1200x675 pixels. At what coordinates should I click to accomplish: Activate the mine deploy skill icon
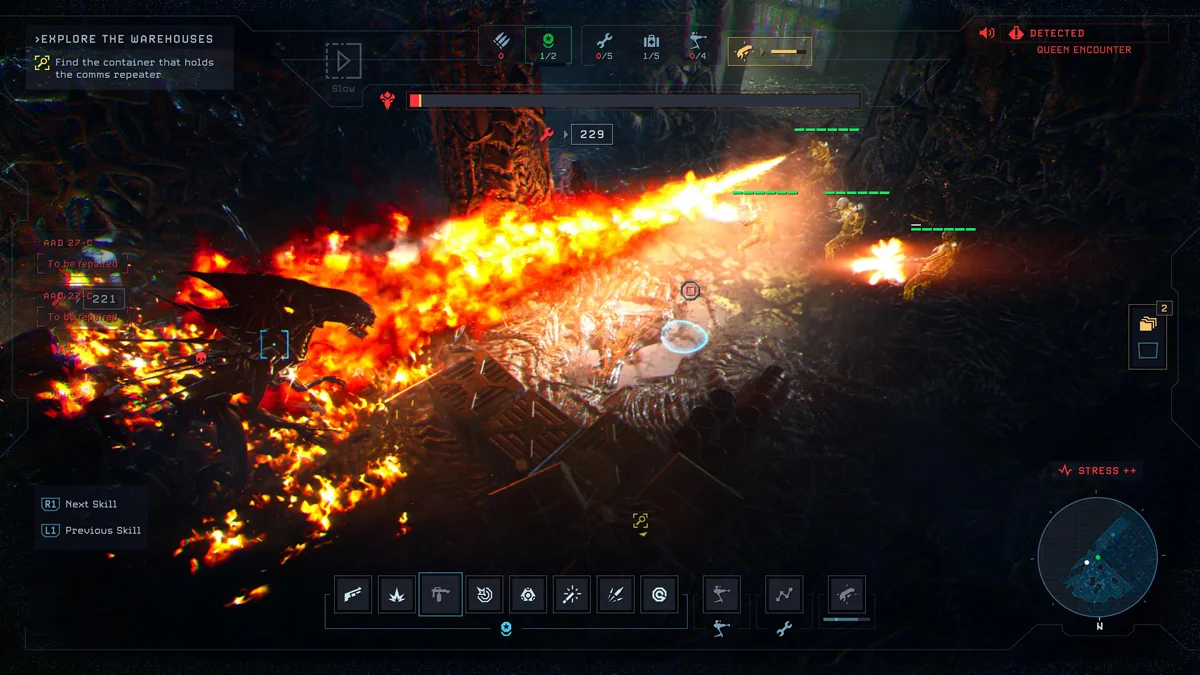528,595
